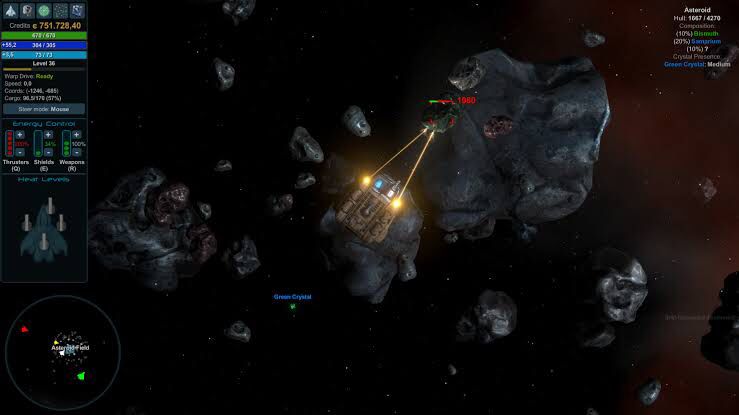Click the green marker on the minimap
The height and width of the screenshot is (415, 739).
[81, 375]
